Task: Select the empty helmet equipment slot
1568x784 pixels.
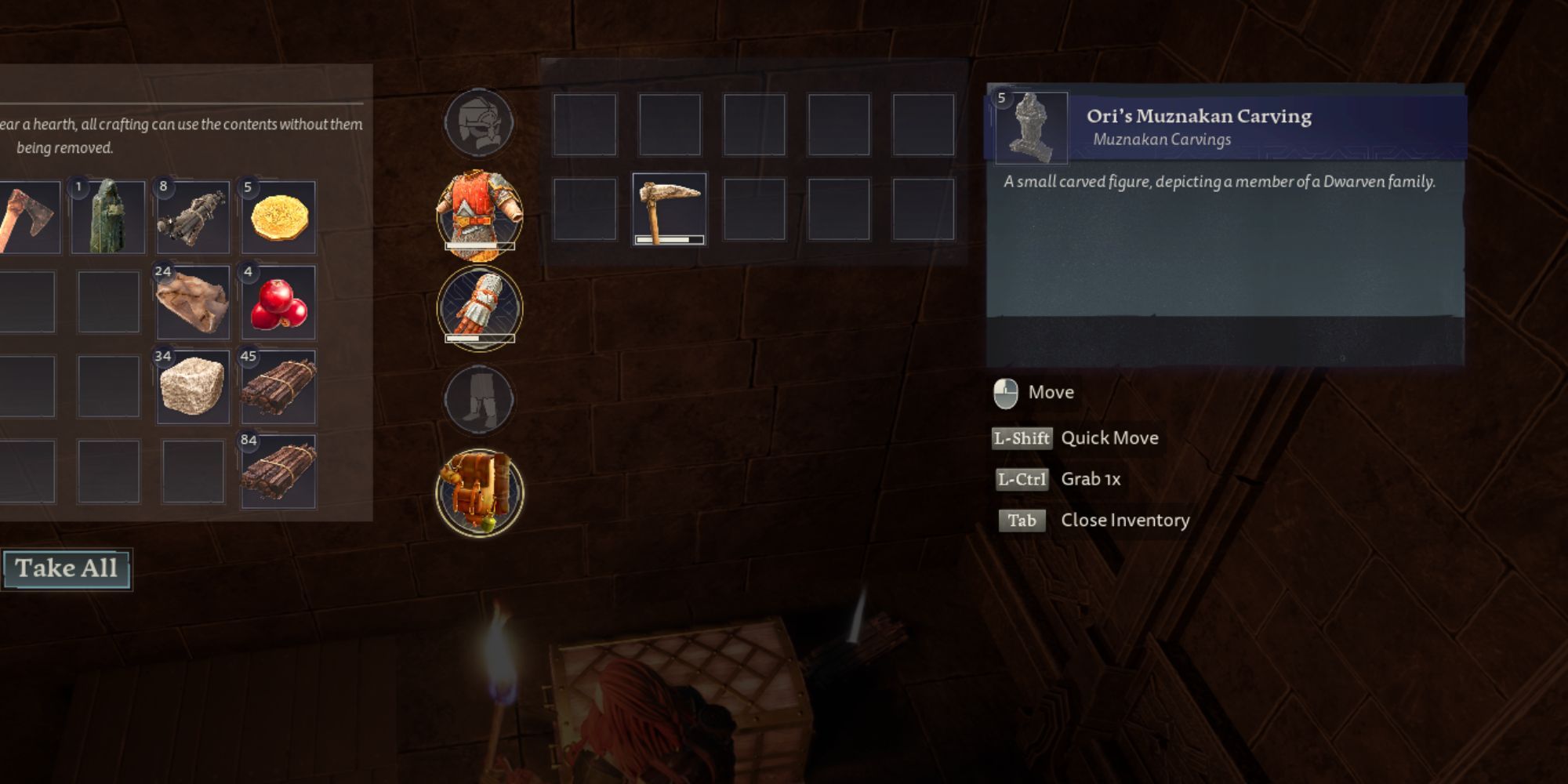Action: pyautogui.click(x=479, y=123)
